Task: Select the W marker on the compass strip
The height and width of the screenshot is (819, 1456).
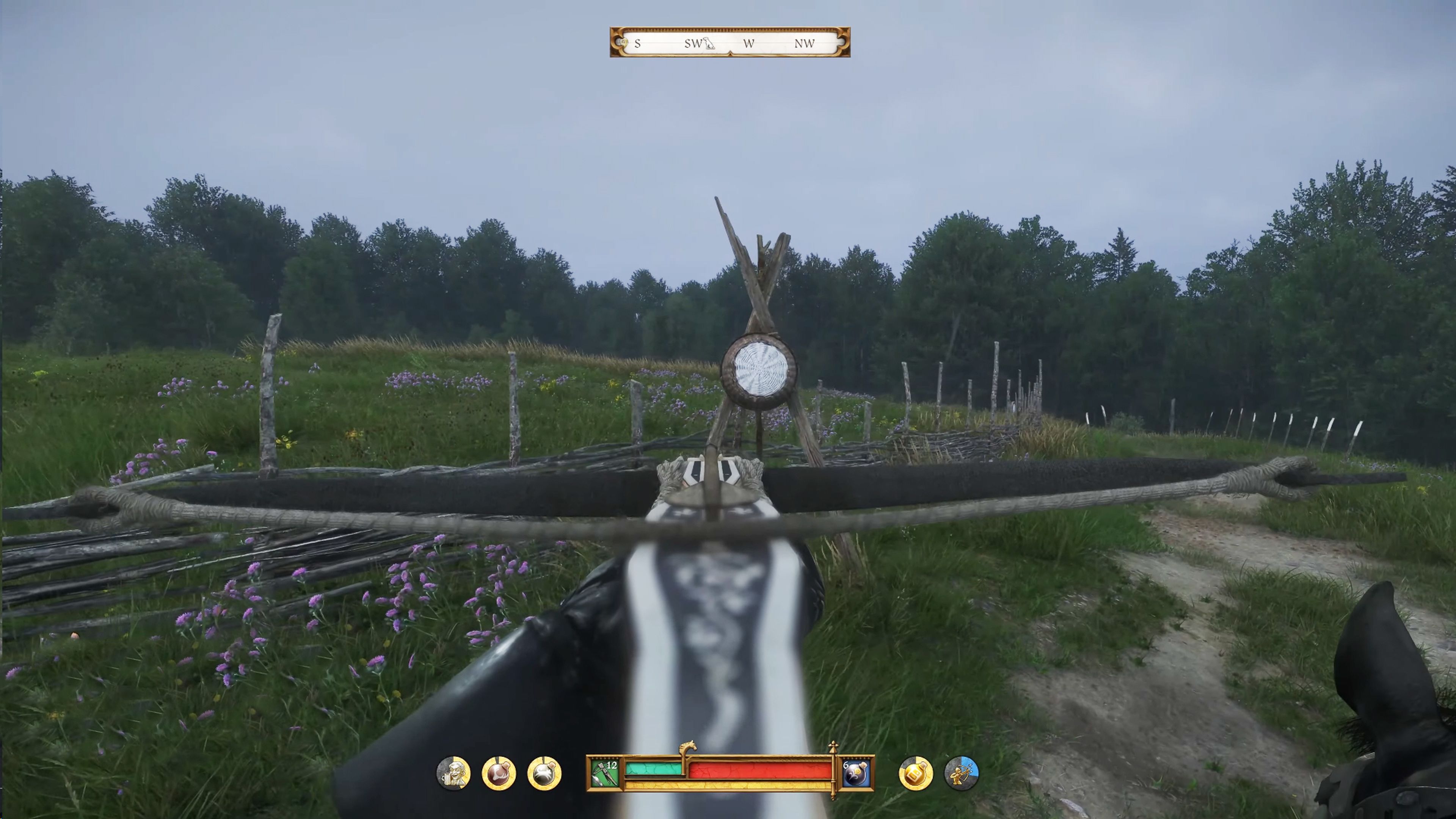Action: [749, 44]
